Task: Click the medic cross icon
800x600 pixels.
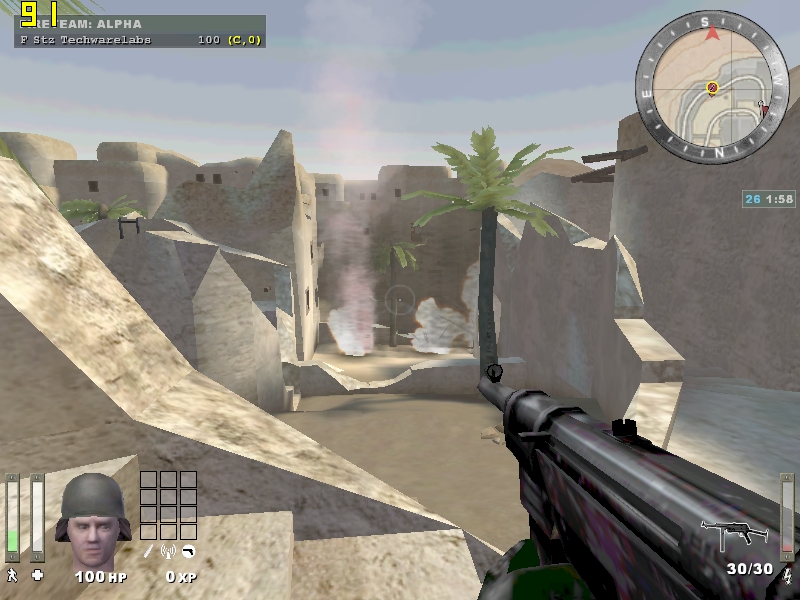Action: click(x=38, y=575)
